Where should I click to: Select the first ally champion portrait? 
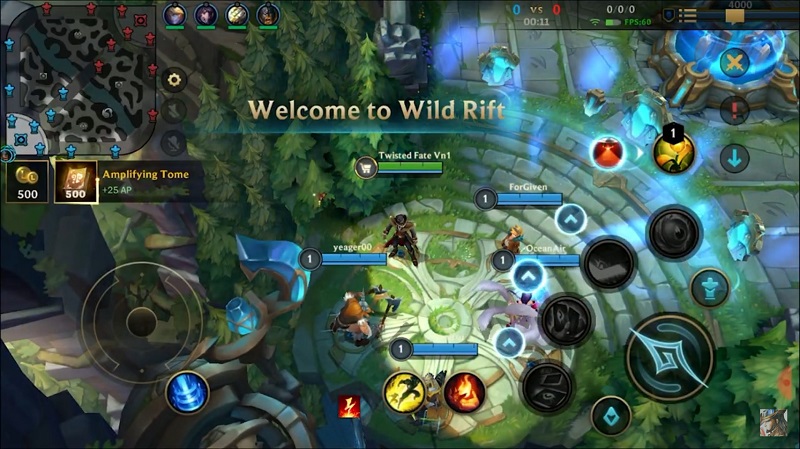[x=174, y=14]
